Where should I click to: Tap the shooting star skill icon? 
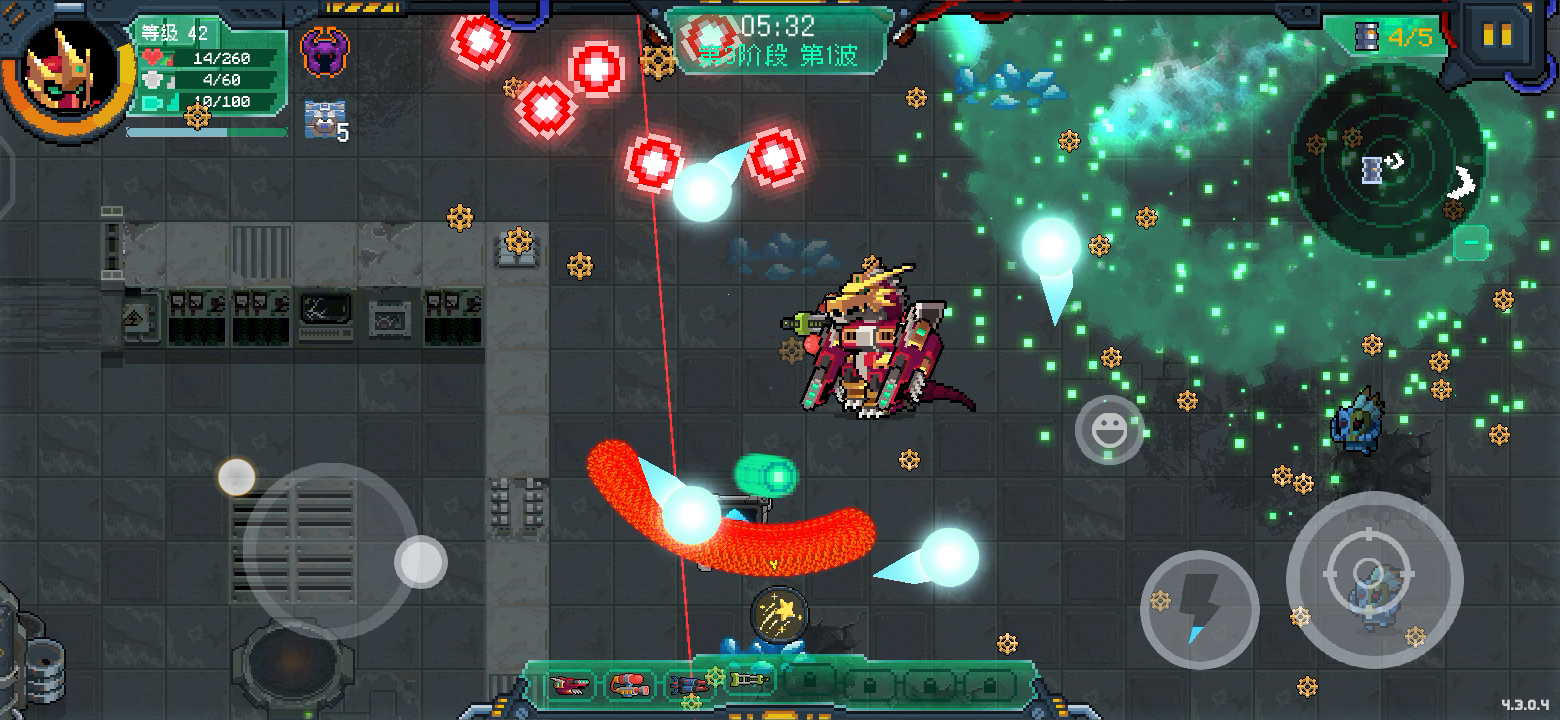779,611
